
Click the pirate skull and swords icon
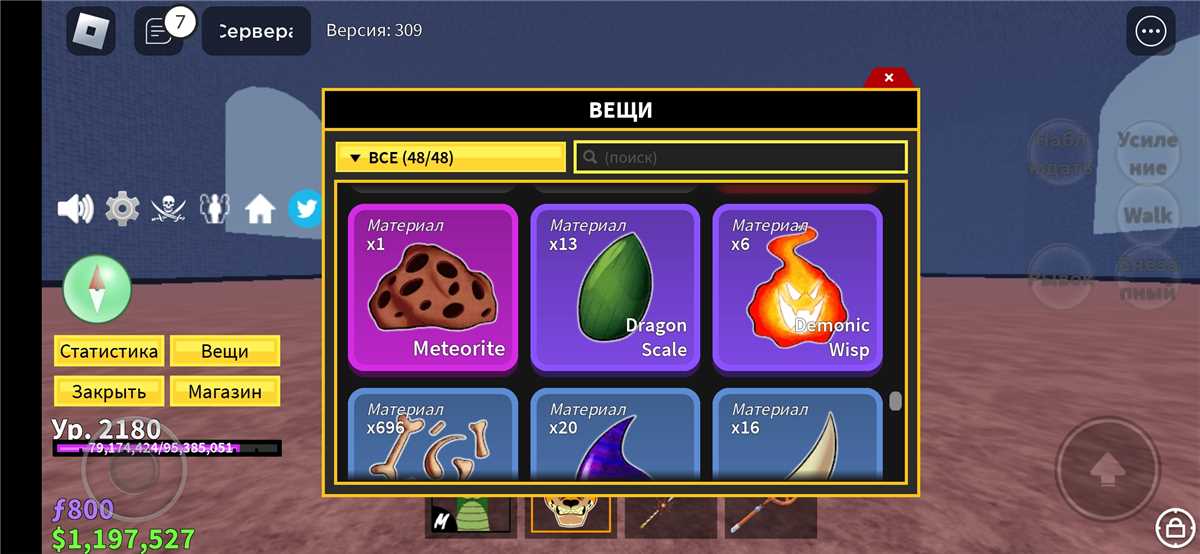click(x=168, y=209)
